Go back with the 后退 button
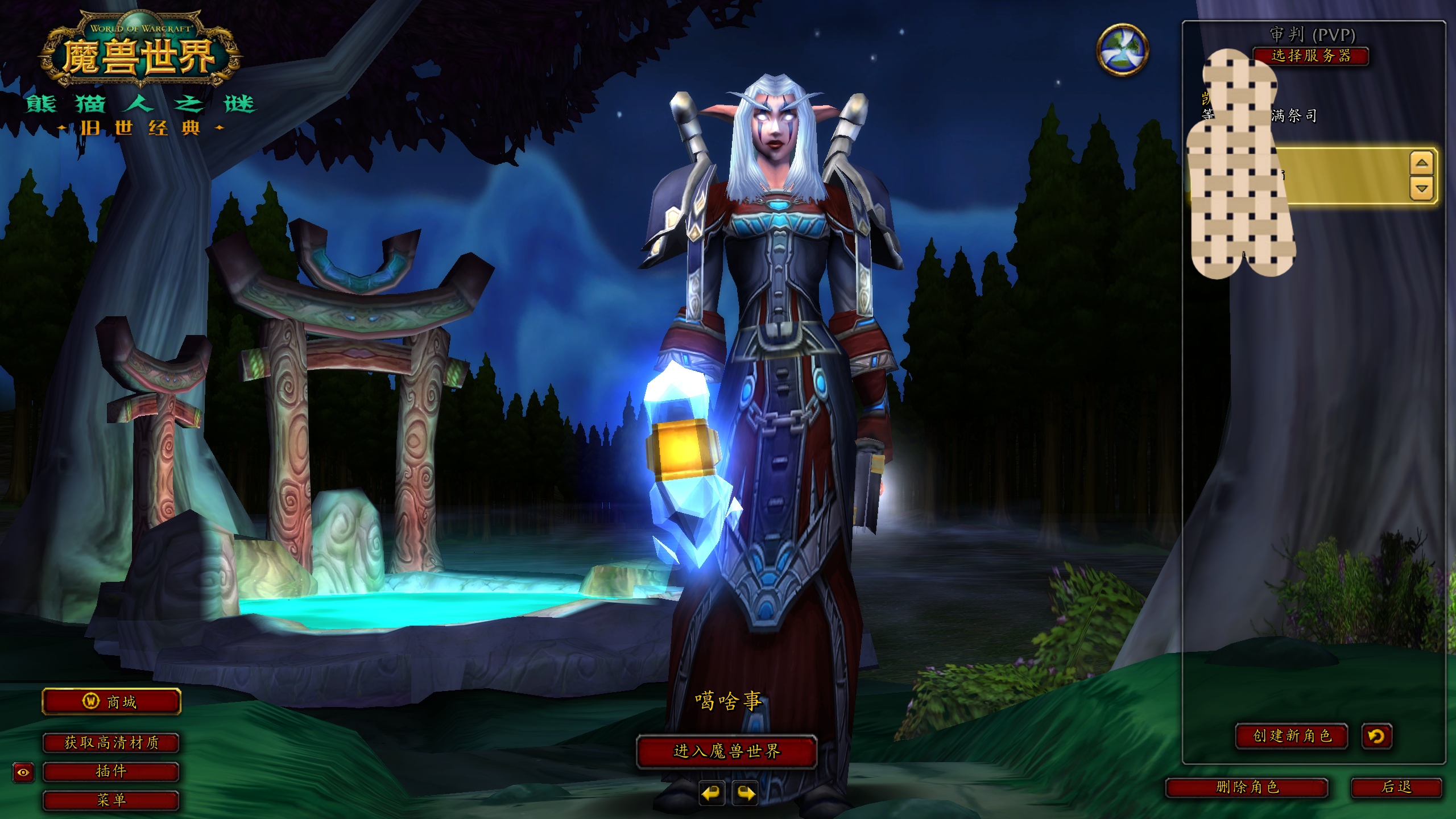 click(x=1396, y=787)
